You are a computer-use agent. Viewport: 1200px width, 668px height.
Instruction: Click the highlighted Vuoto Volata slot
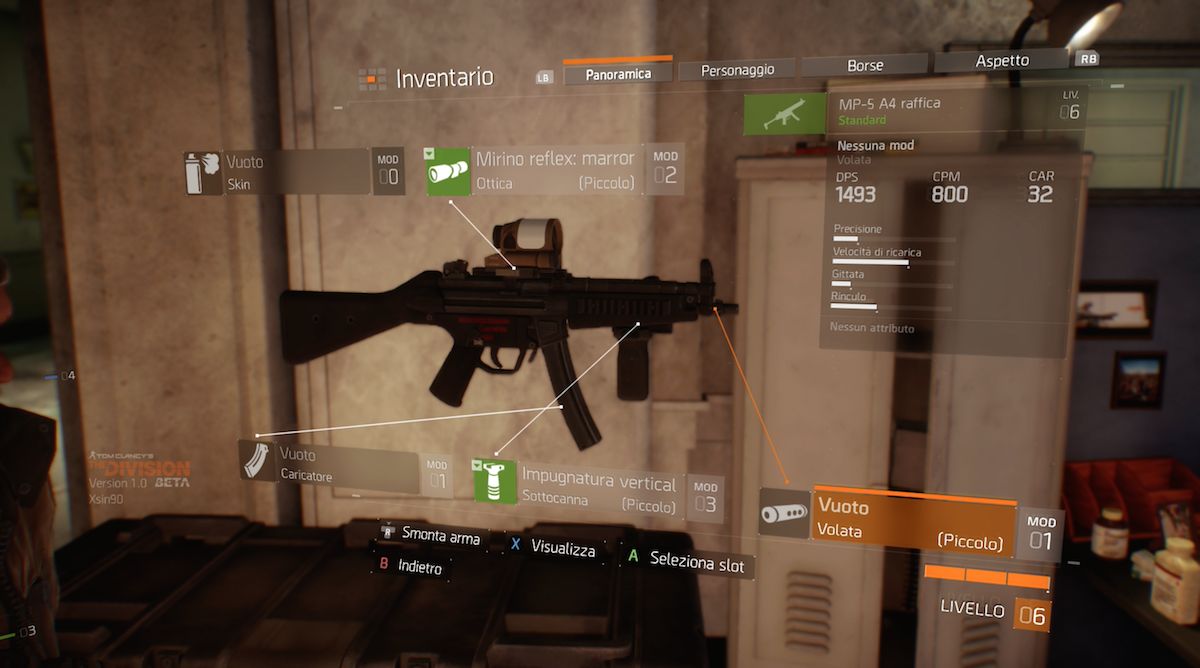(x=911, y=521)
